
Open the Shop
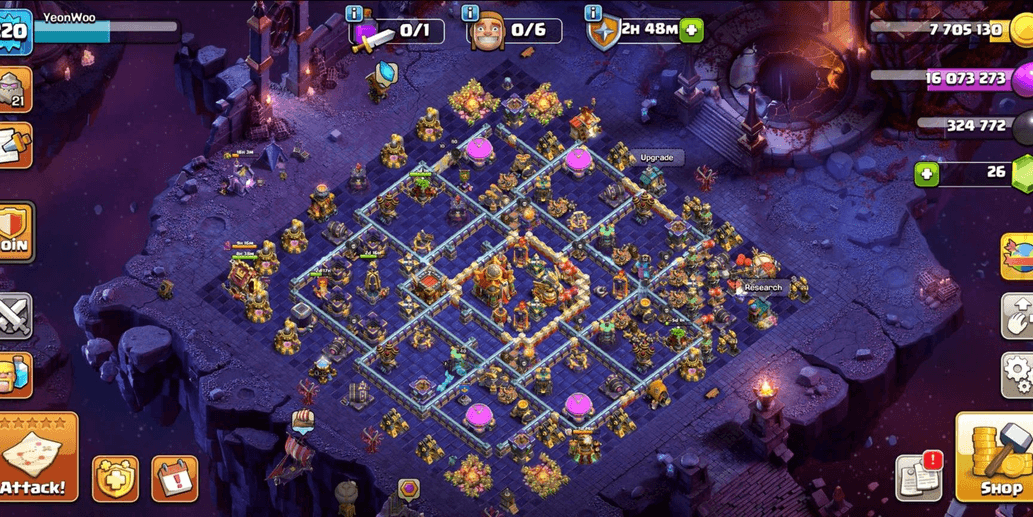994,457
